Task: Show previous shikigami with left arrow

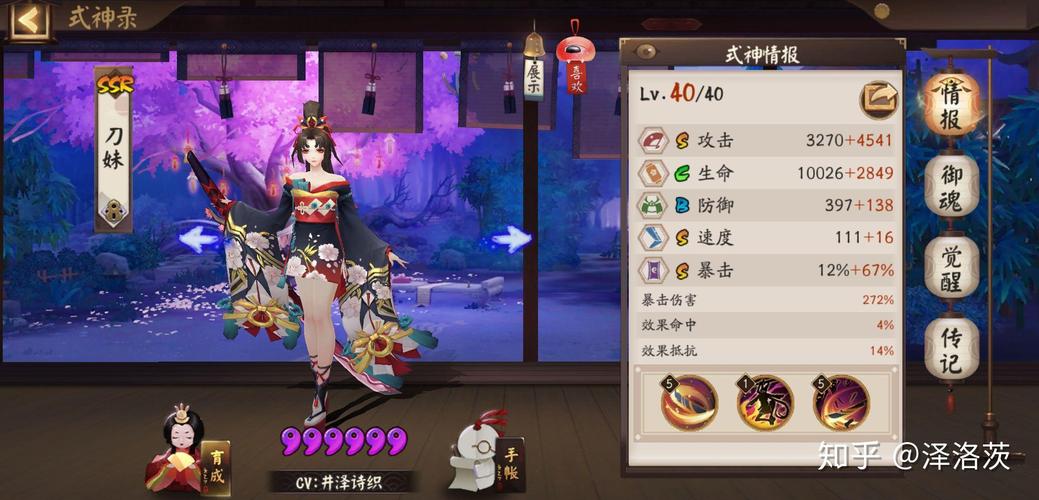Action: click(199, 239)
